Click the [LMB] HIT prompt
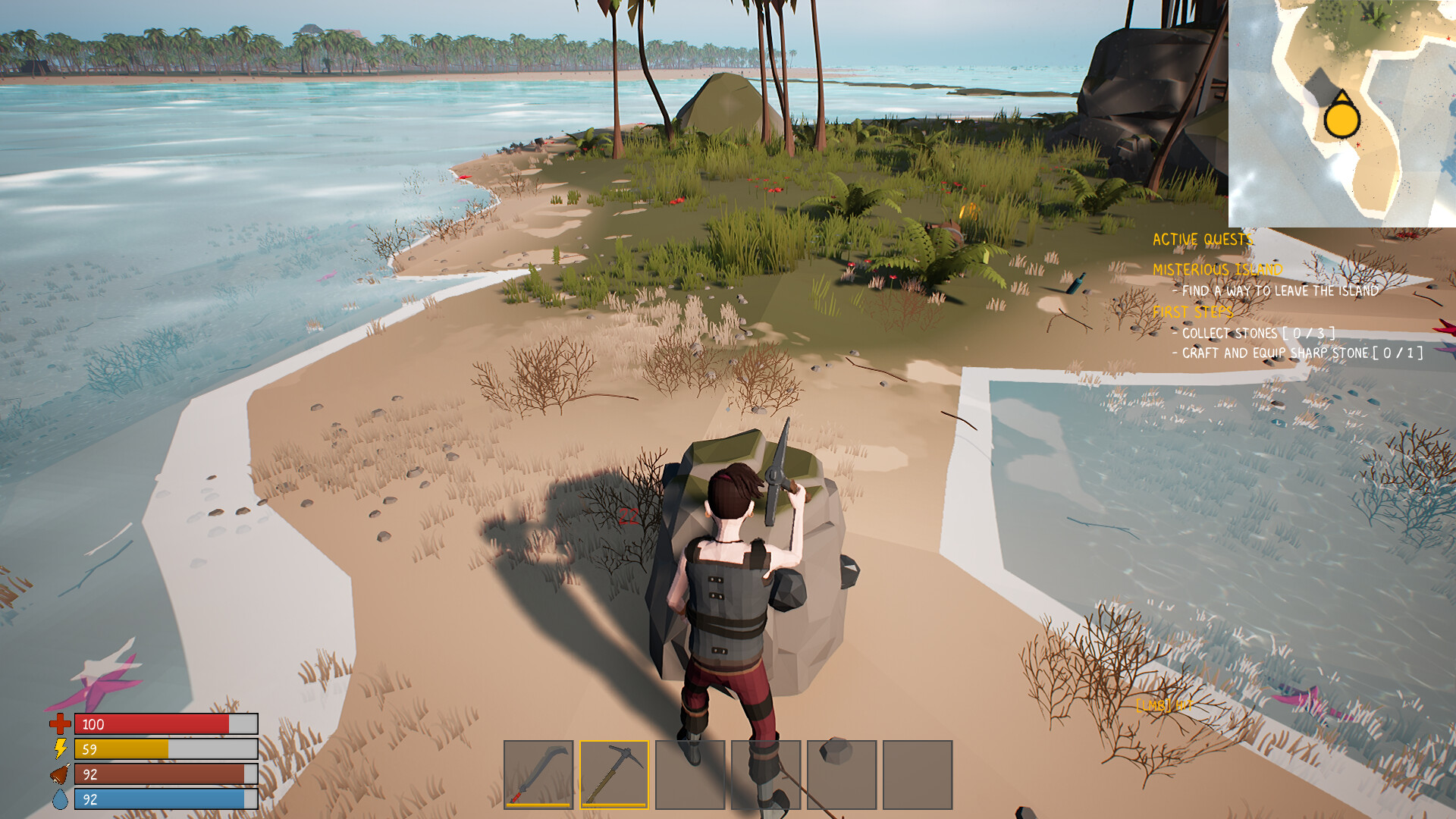This screenshot has height=819, width=1456. point(1166,704)
